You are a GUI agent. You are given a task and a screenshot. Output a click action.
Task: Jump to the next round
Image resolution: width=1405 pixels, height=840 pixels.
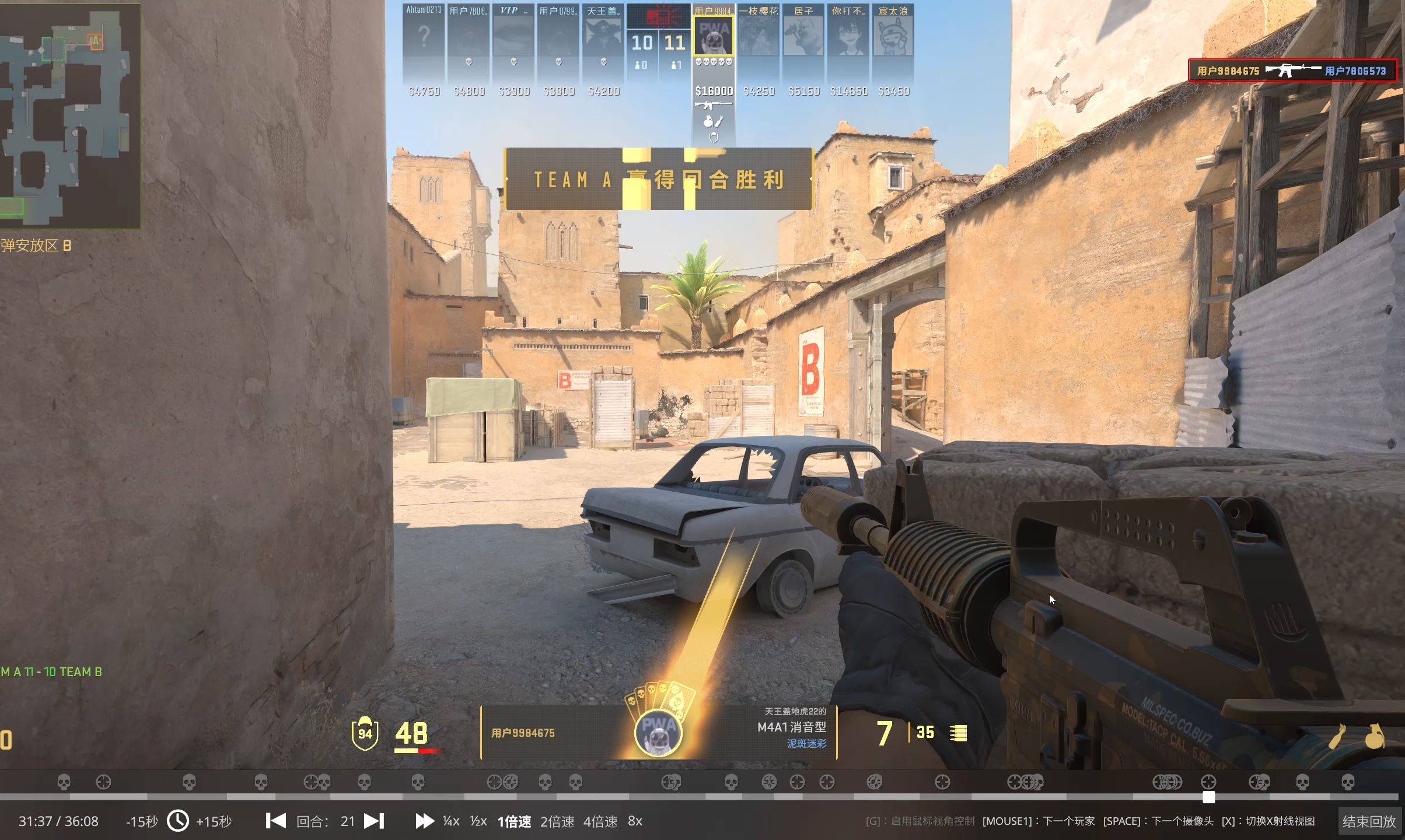[374, 821]
